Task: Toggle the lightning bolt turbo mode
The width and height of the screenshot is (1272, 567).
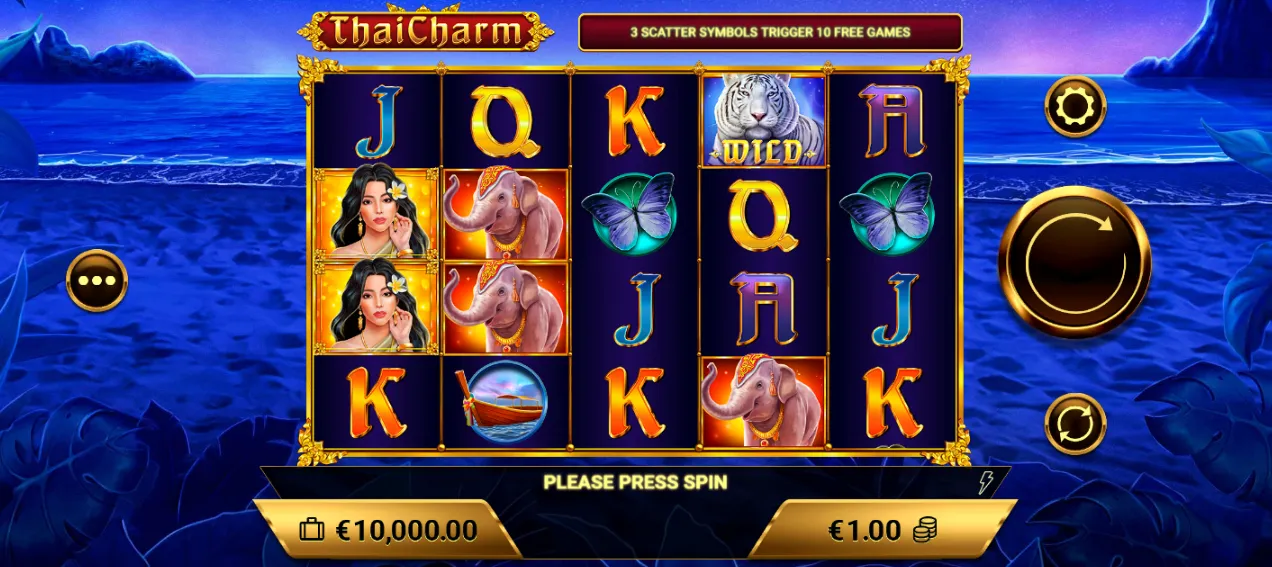Action: point(985,484)
